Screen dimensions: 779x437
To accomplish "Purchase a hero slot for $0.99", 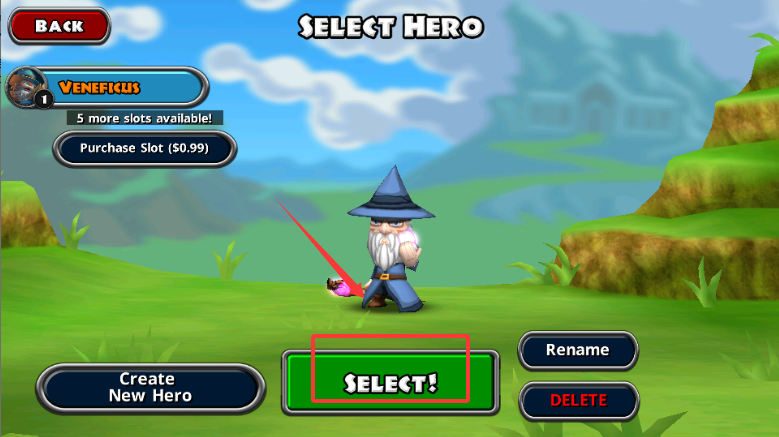I will 145,149.
